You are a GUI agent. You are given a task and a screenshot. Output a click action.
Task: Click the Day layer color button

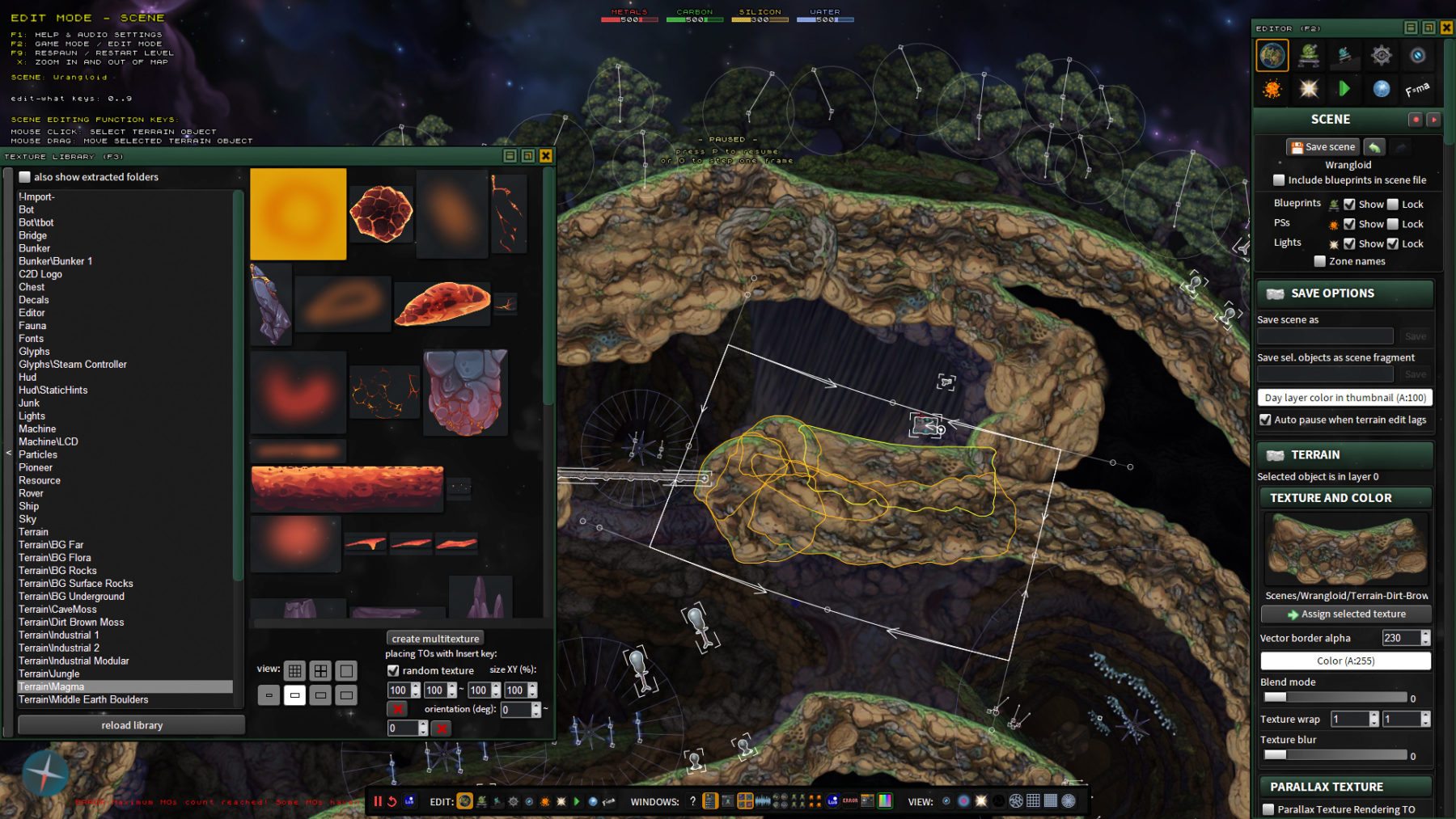click(x=1344, y=398)
